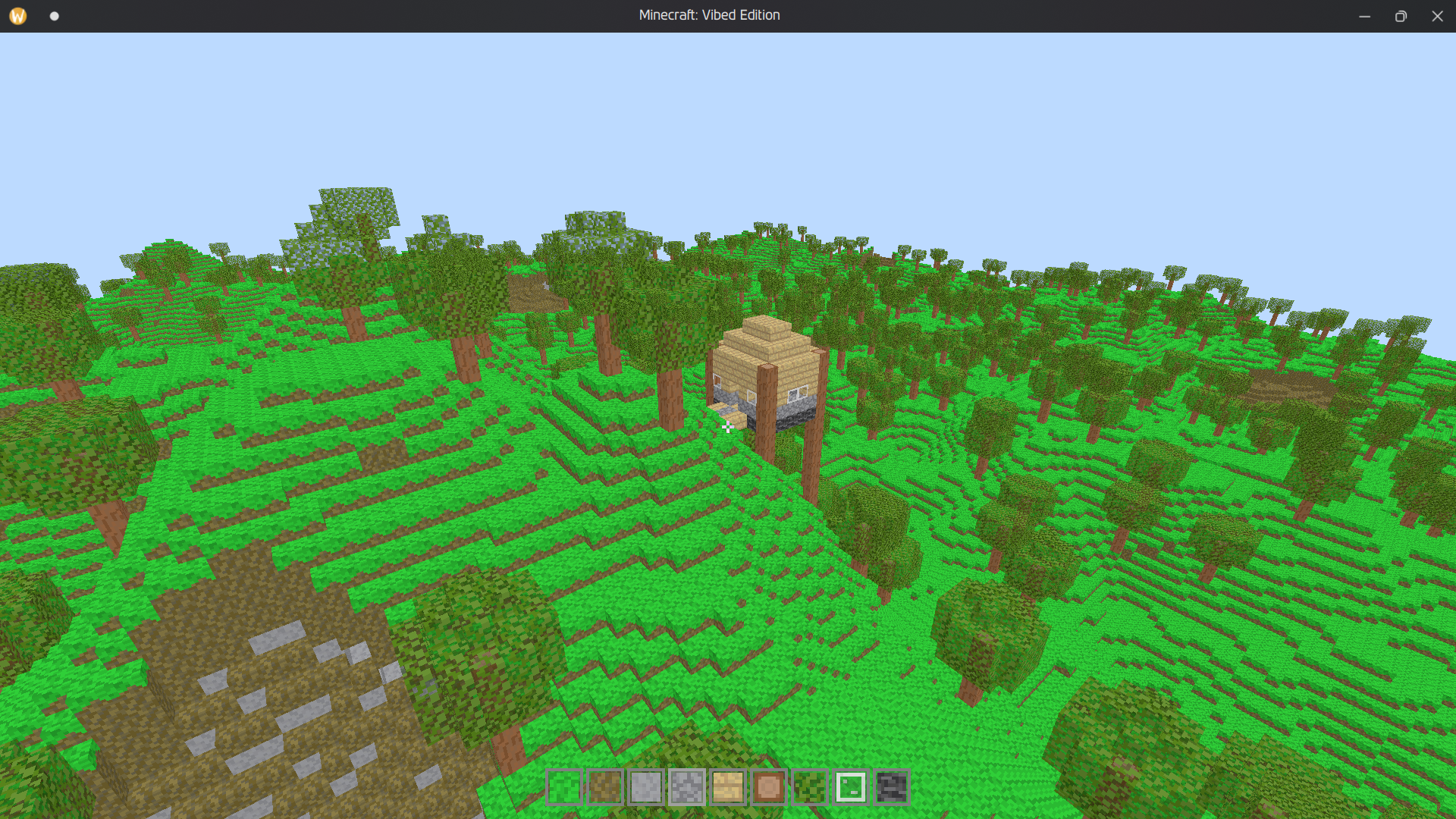Maximize the Minecraft window

(x=1401, y=16)
